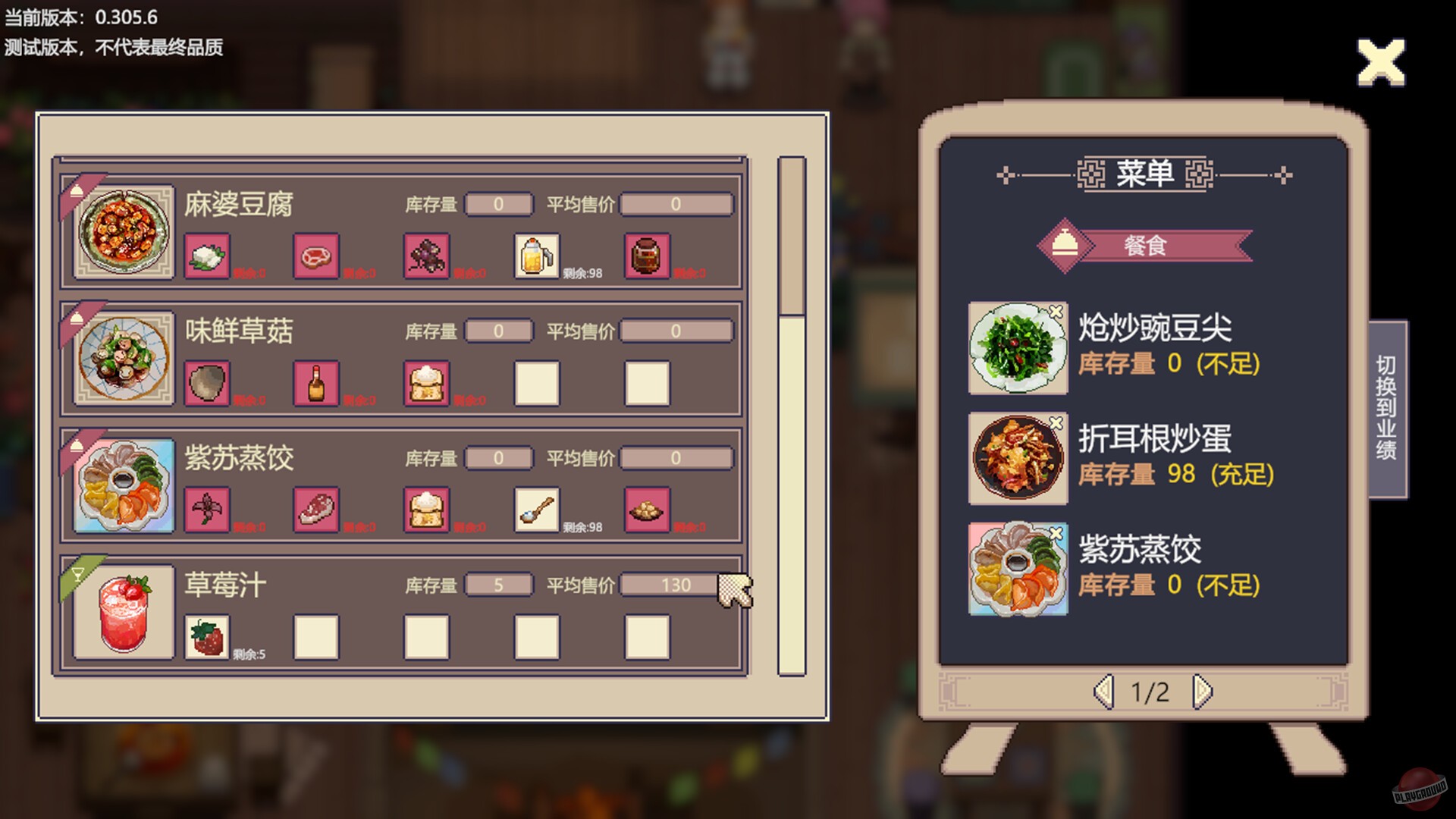Click the rice sack ingredient of 味鲜草菇
This screenshot has width=1456, height=819.
pyautogui.click(x=428, y=382)
